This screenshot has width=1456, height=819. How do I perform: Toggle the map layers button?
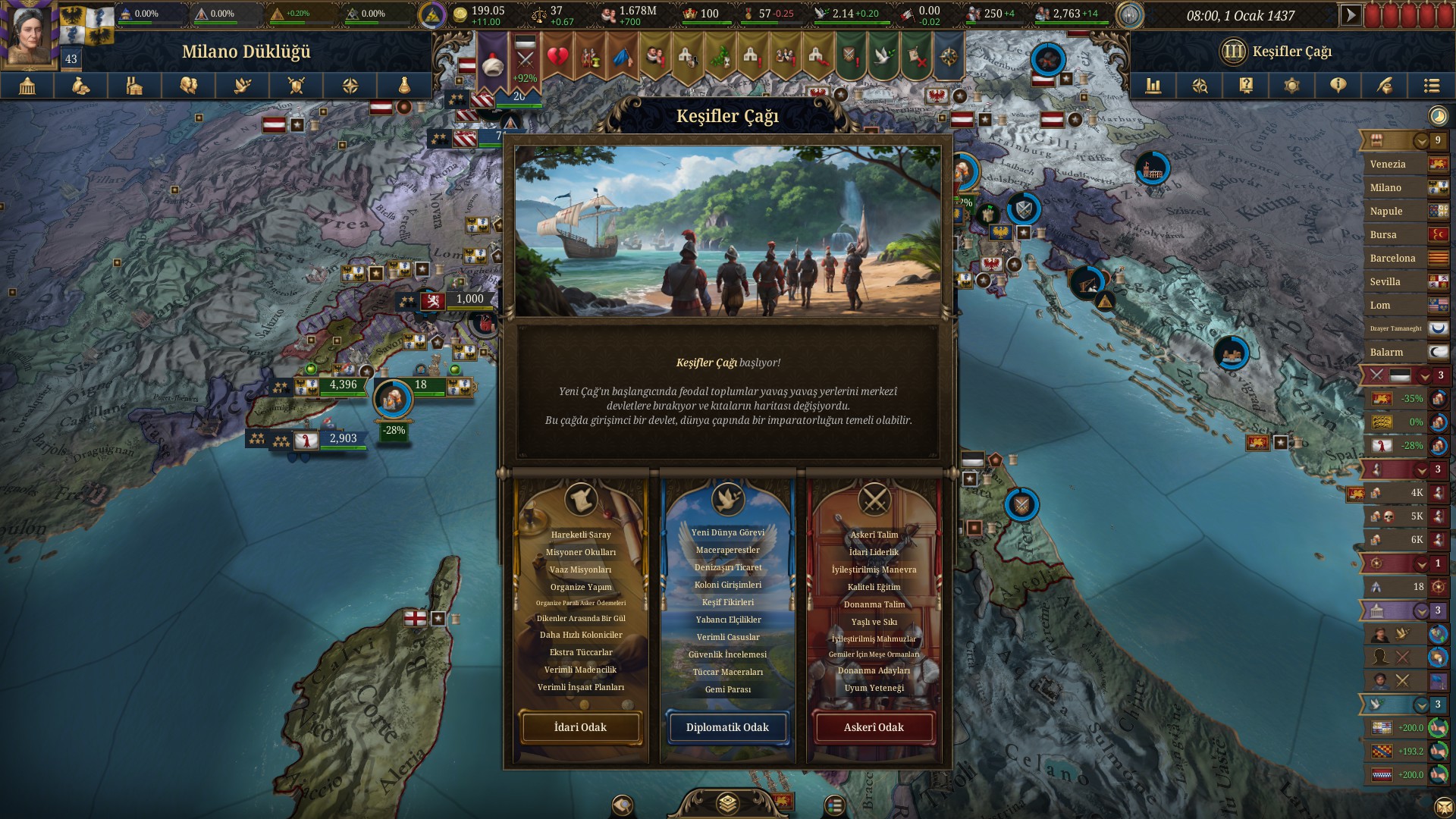click(727, 803)
